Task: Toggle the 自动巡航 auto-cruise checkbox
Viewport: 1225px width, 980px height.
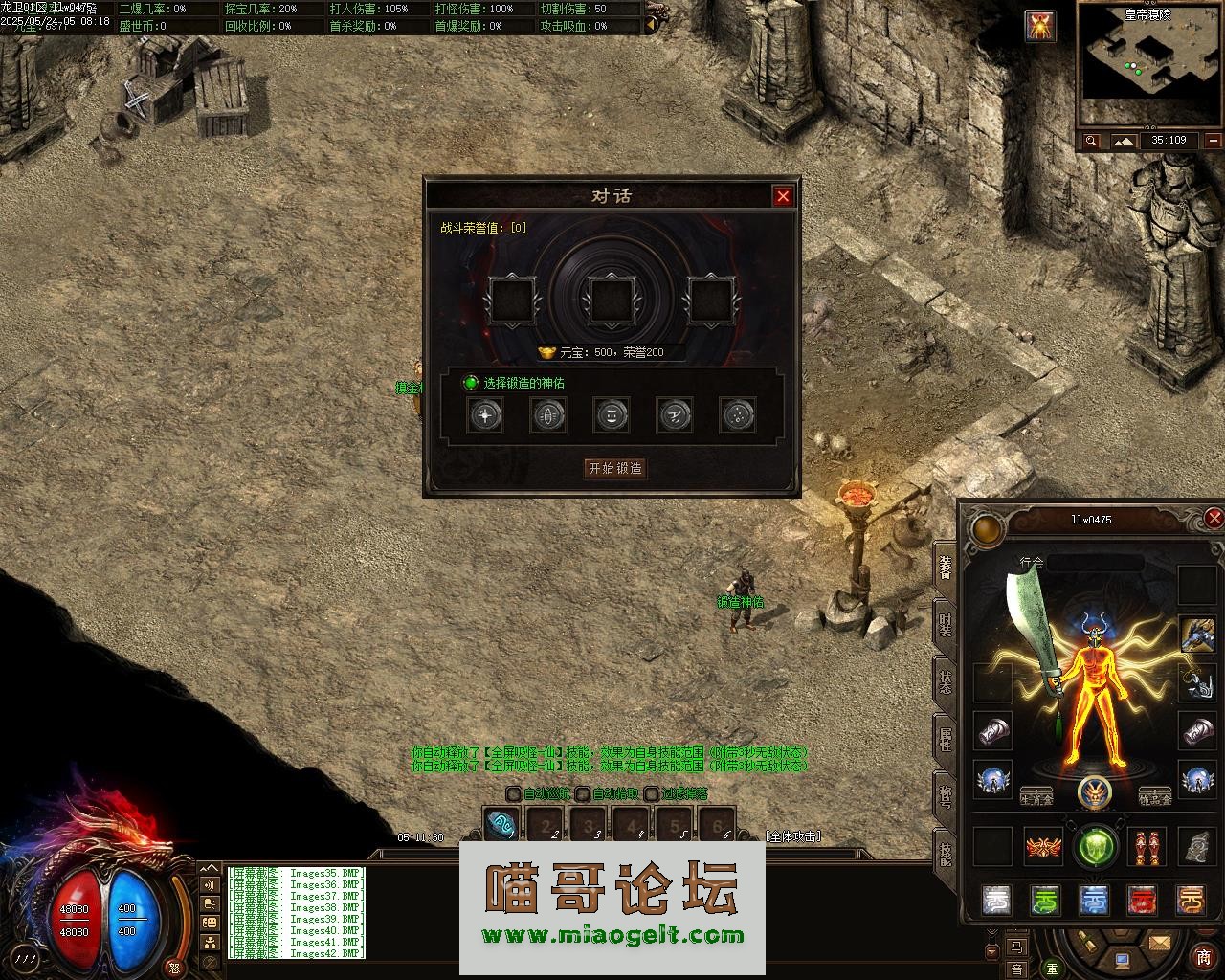Action: click(x=514, y=793)
